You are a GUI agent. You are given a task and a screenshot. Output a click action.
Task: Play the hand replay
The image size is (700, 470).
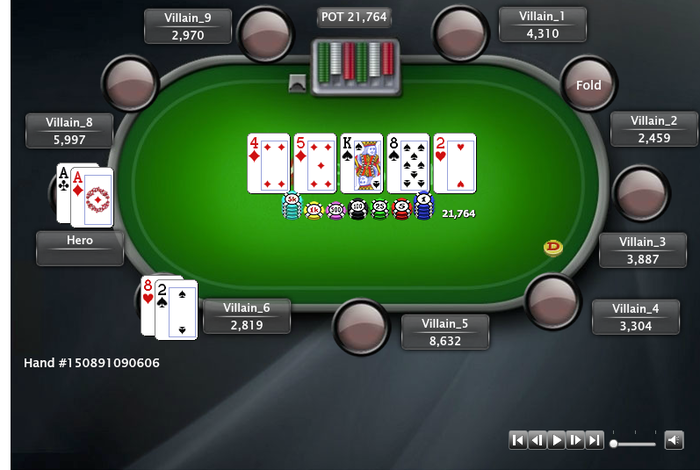coord(556,440)
